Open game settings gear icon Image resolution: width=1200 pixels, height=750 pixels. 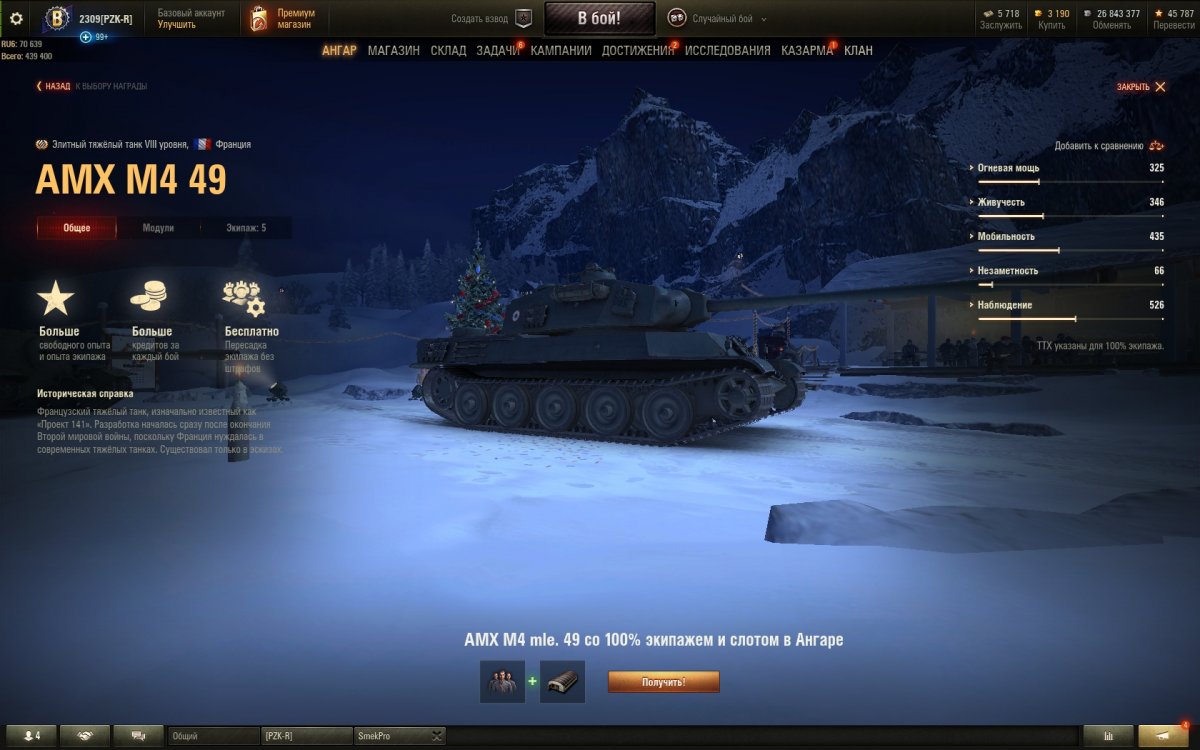pos(16,18)
